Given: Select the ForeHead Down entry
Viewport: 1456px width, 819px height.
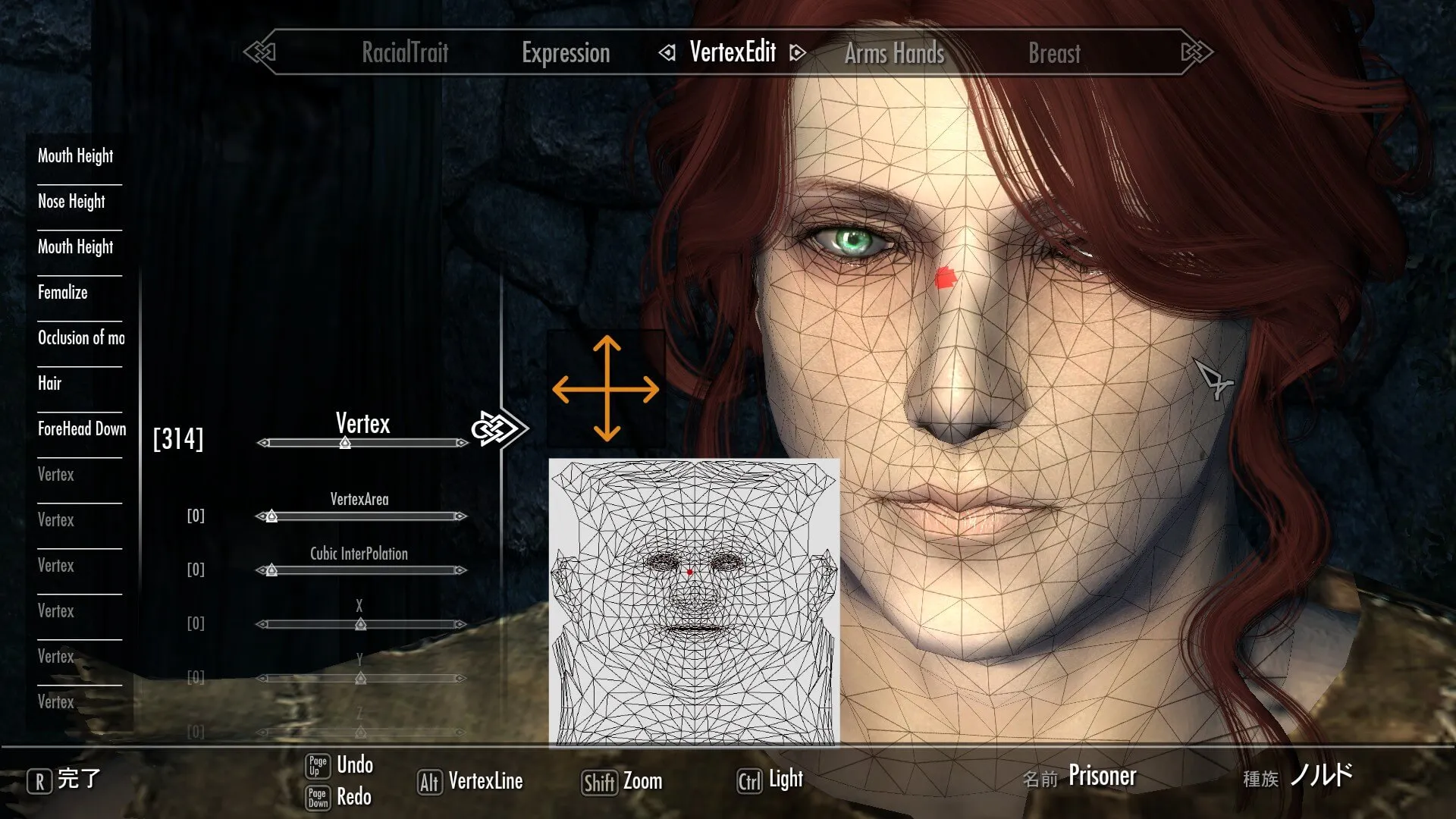Looking at the screenshot, I should 82,428.
